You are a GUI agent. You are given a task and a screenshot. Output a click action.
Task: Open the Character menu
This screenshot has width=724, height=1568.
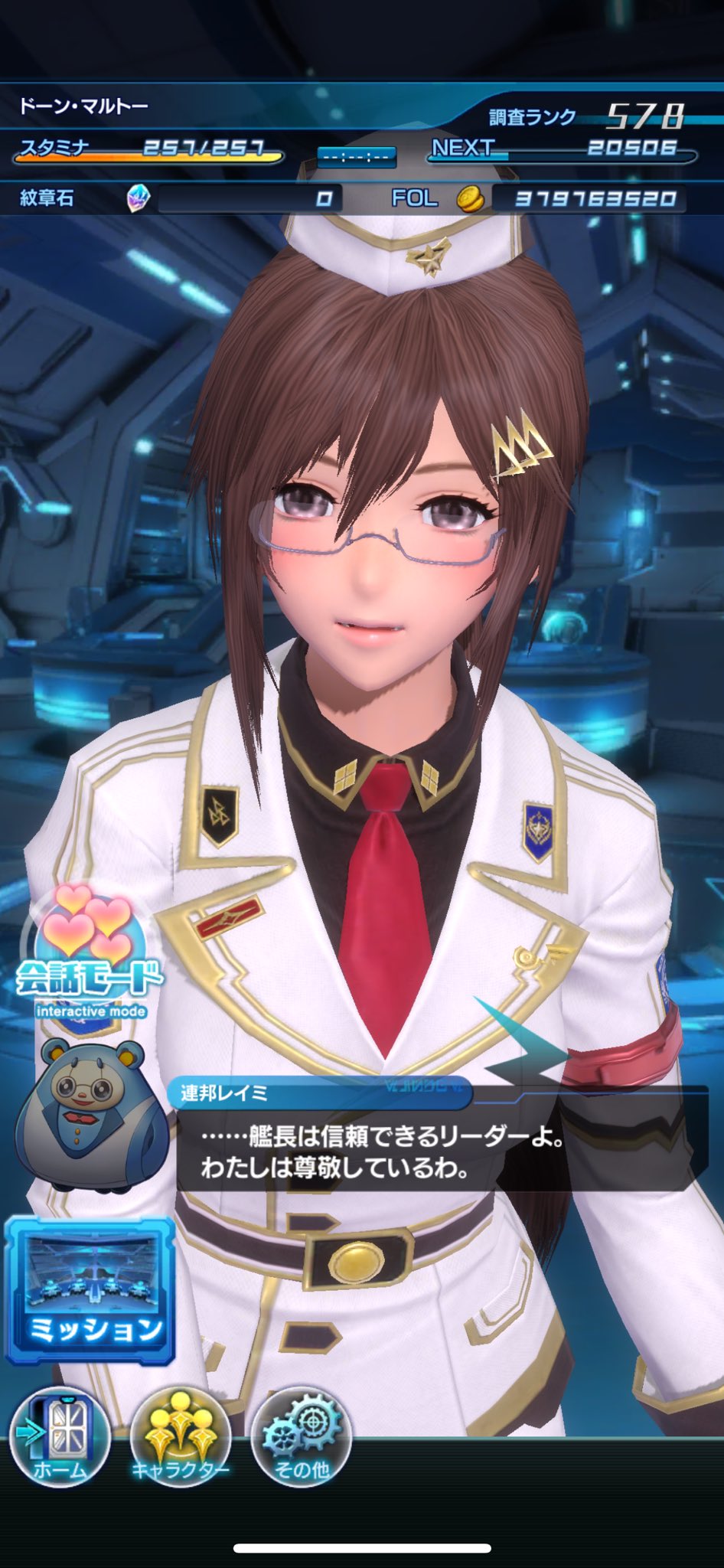(180, 1437)
